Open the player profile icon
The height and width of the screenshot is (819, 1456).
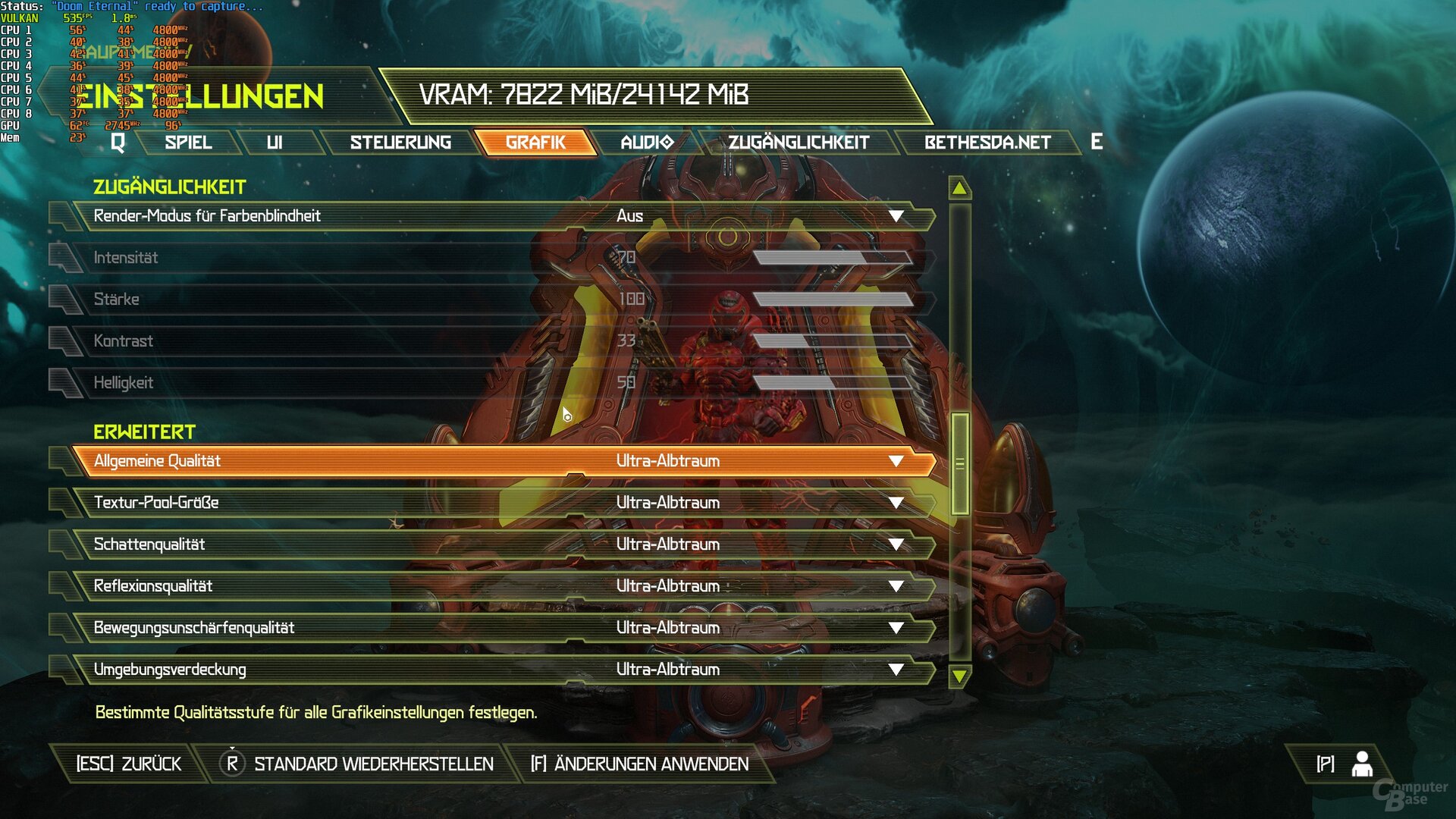(x=1362, y=764)
